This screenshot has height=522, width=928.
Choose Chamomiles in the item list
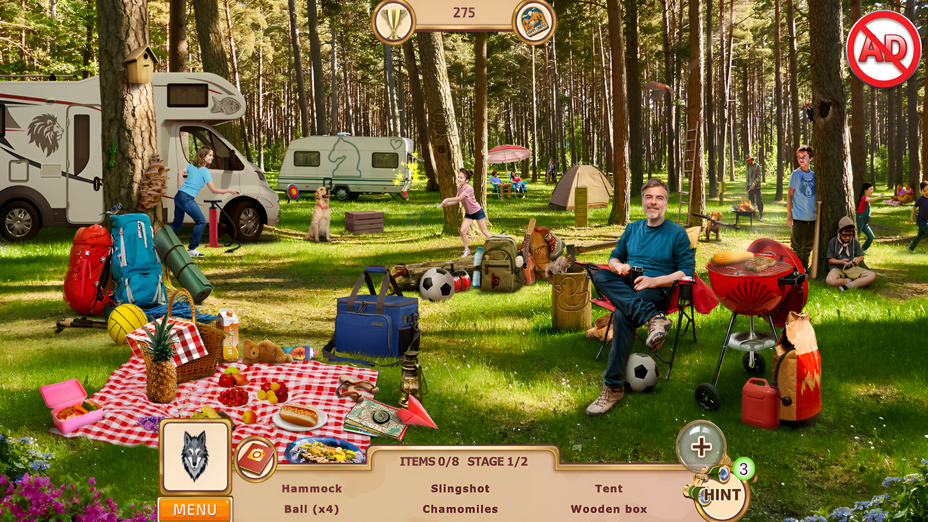460,509
